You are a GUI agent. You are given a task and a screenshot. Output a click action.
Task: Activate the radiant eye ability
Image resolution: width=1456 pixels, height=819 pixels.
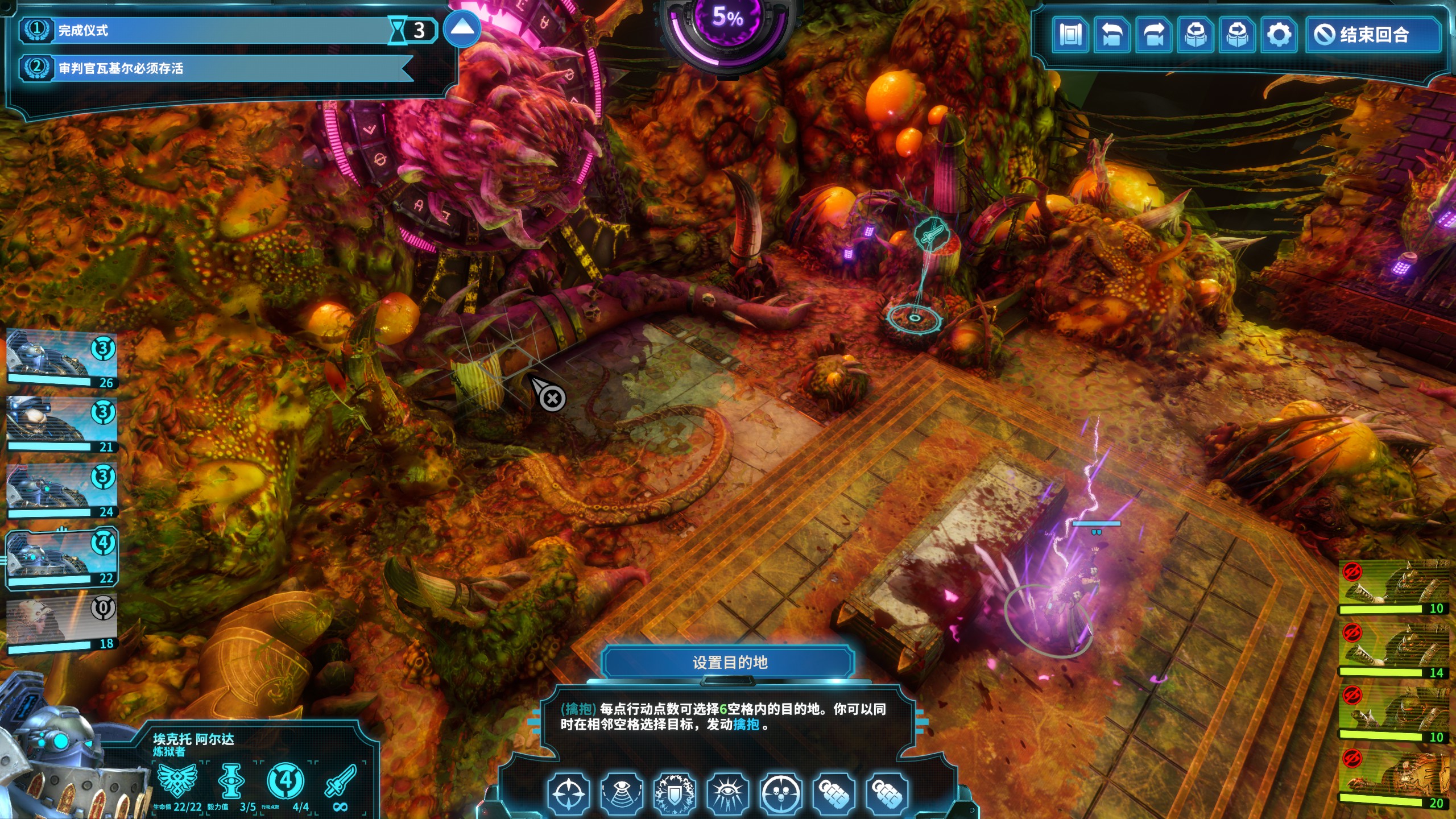727,793
